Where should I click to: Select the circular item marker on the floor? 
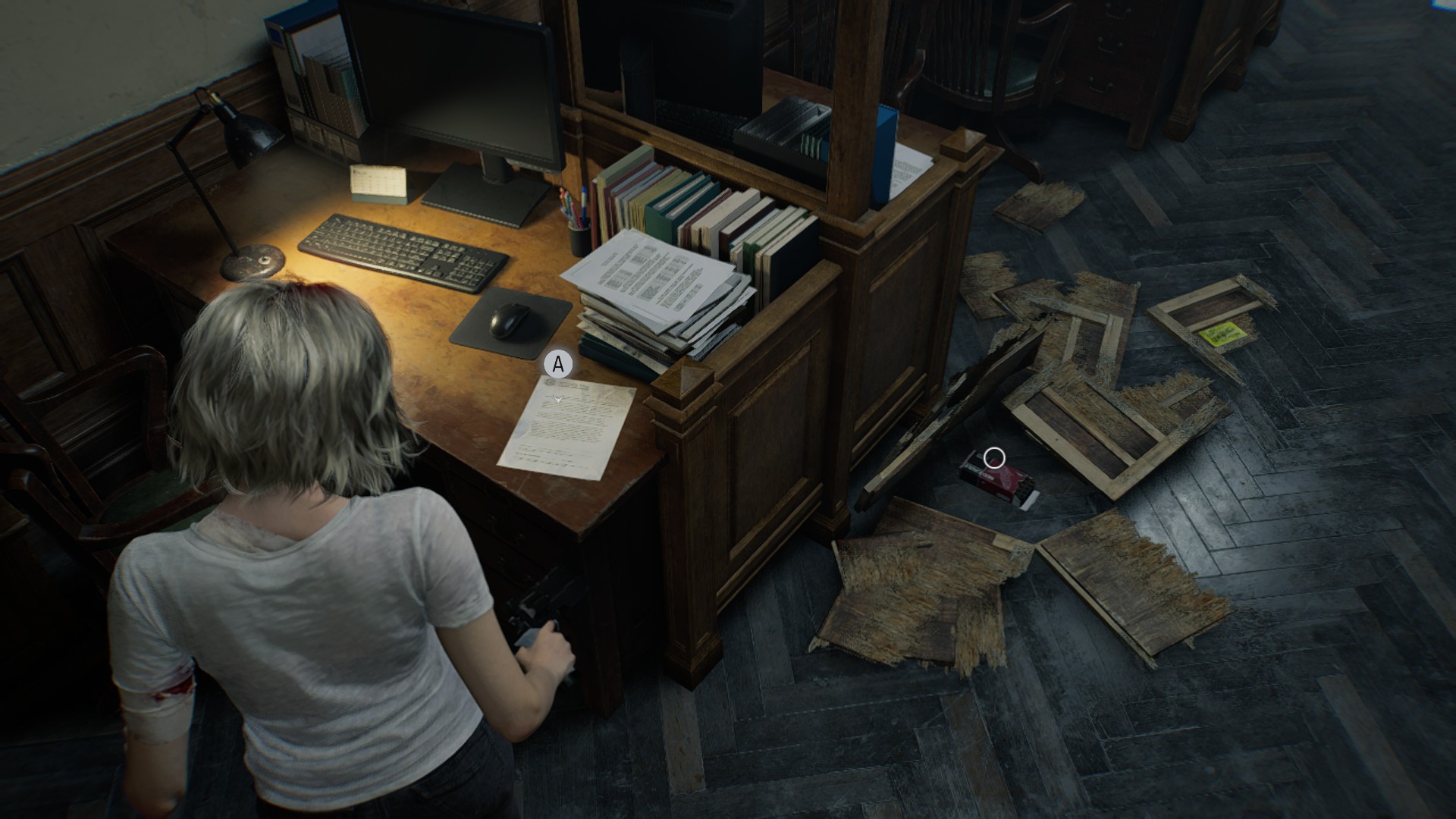point(993,458)
